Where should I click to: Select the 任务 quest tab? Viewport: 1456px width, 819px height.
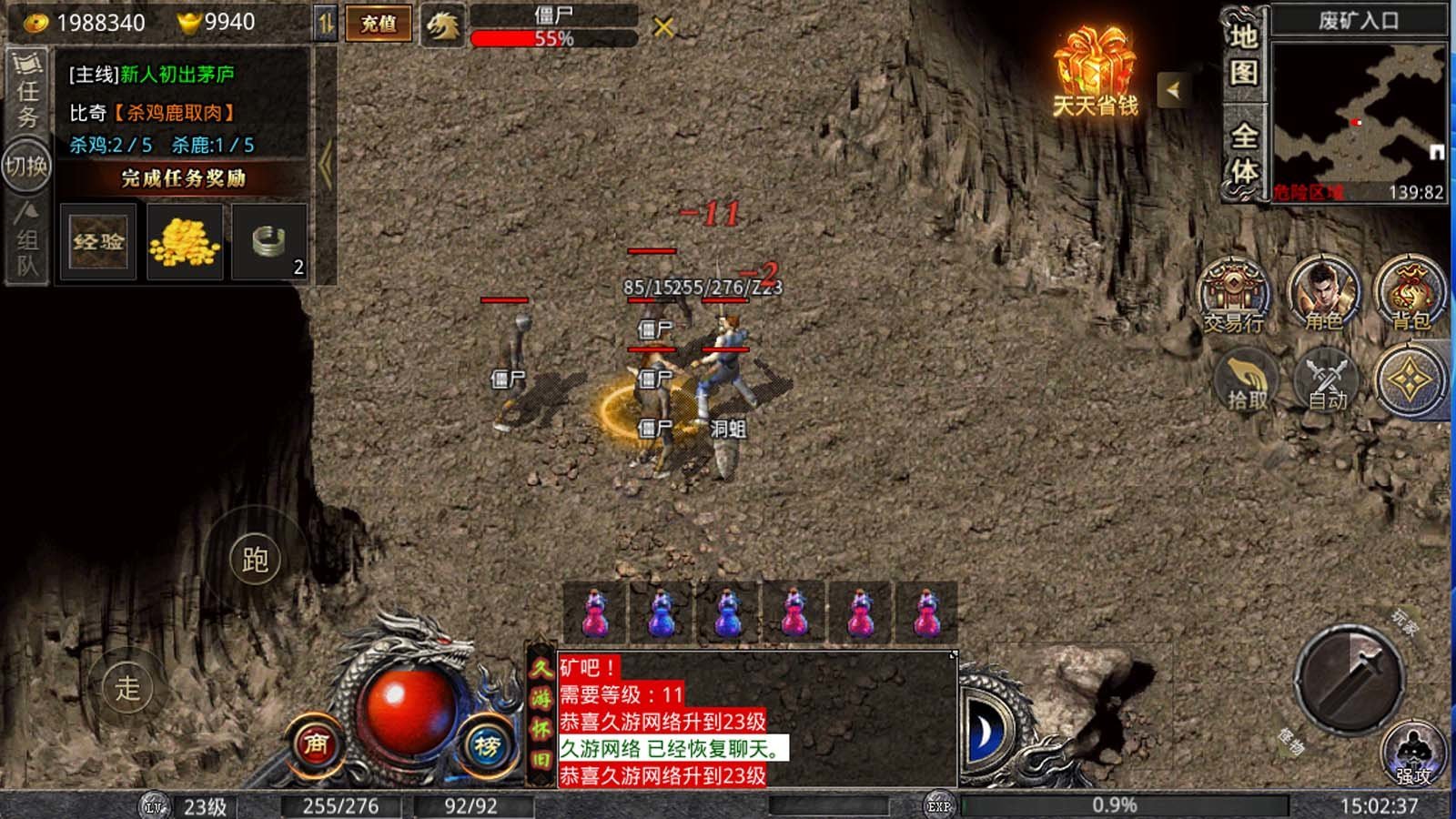coord(27,92)
